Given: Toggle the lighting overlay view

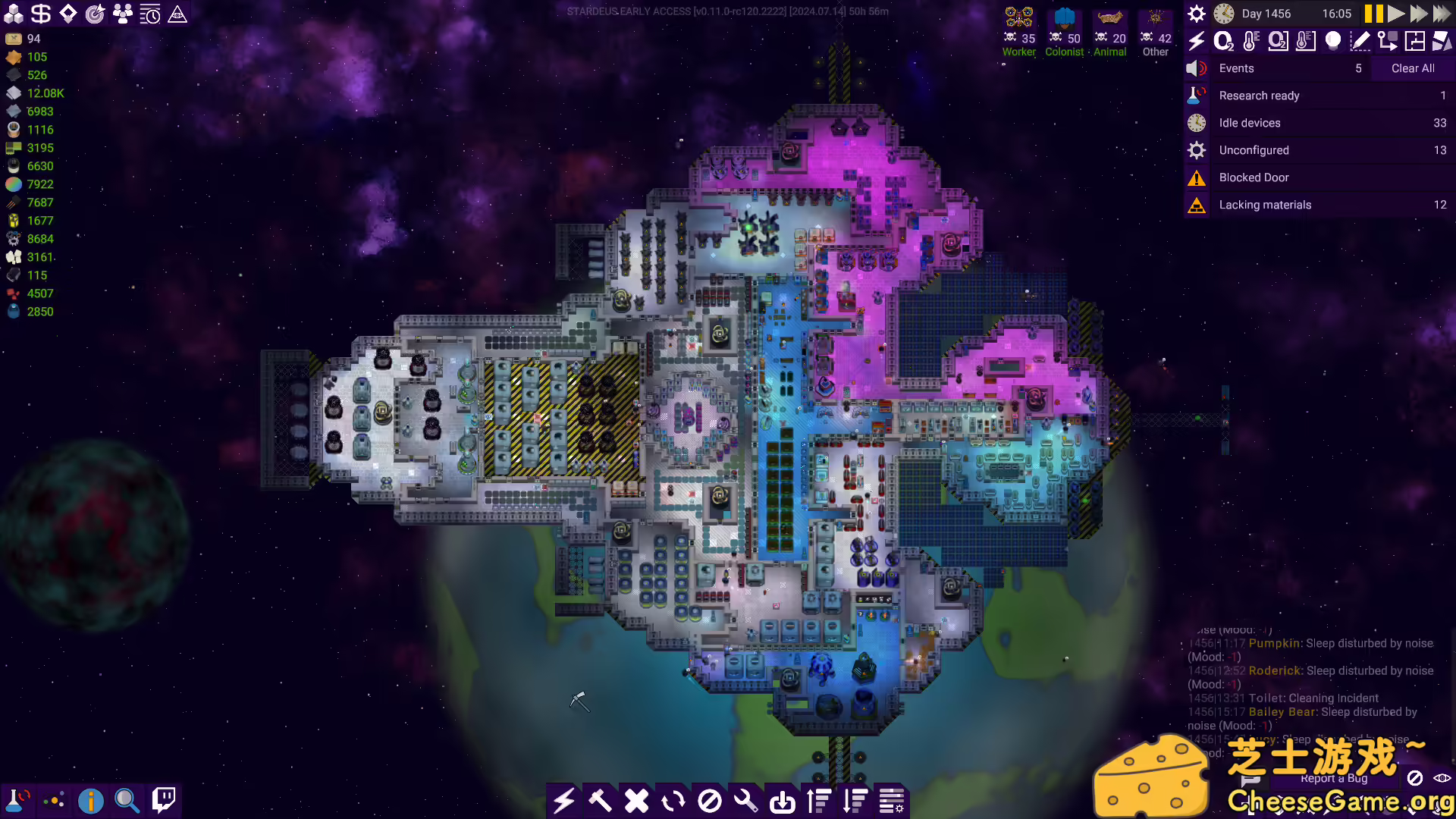Looking at the screenshot, I should (x=1332, y=42).
